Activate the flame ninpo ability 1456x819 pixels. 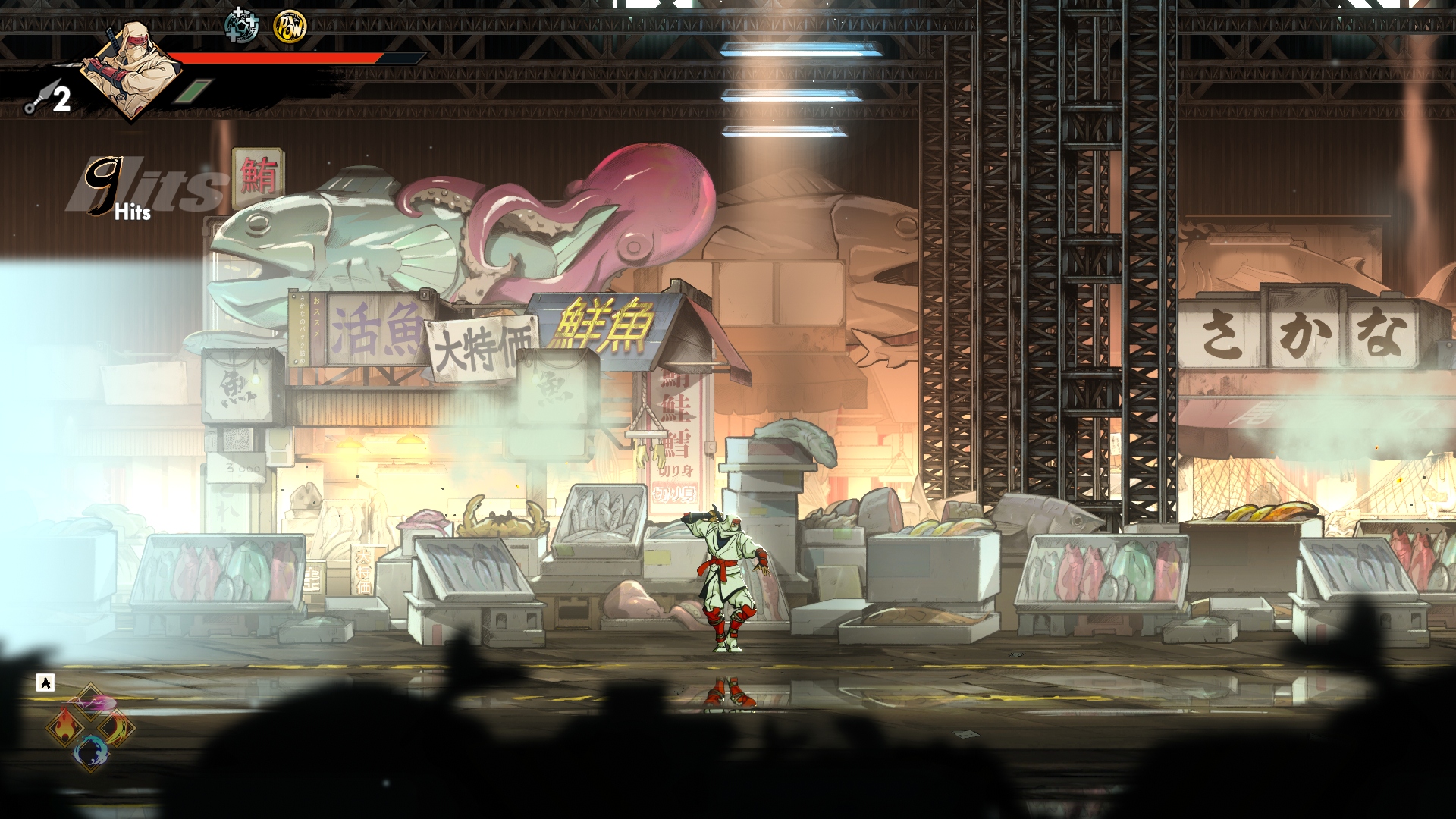pyautogui.click(x=65, y=726)
